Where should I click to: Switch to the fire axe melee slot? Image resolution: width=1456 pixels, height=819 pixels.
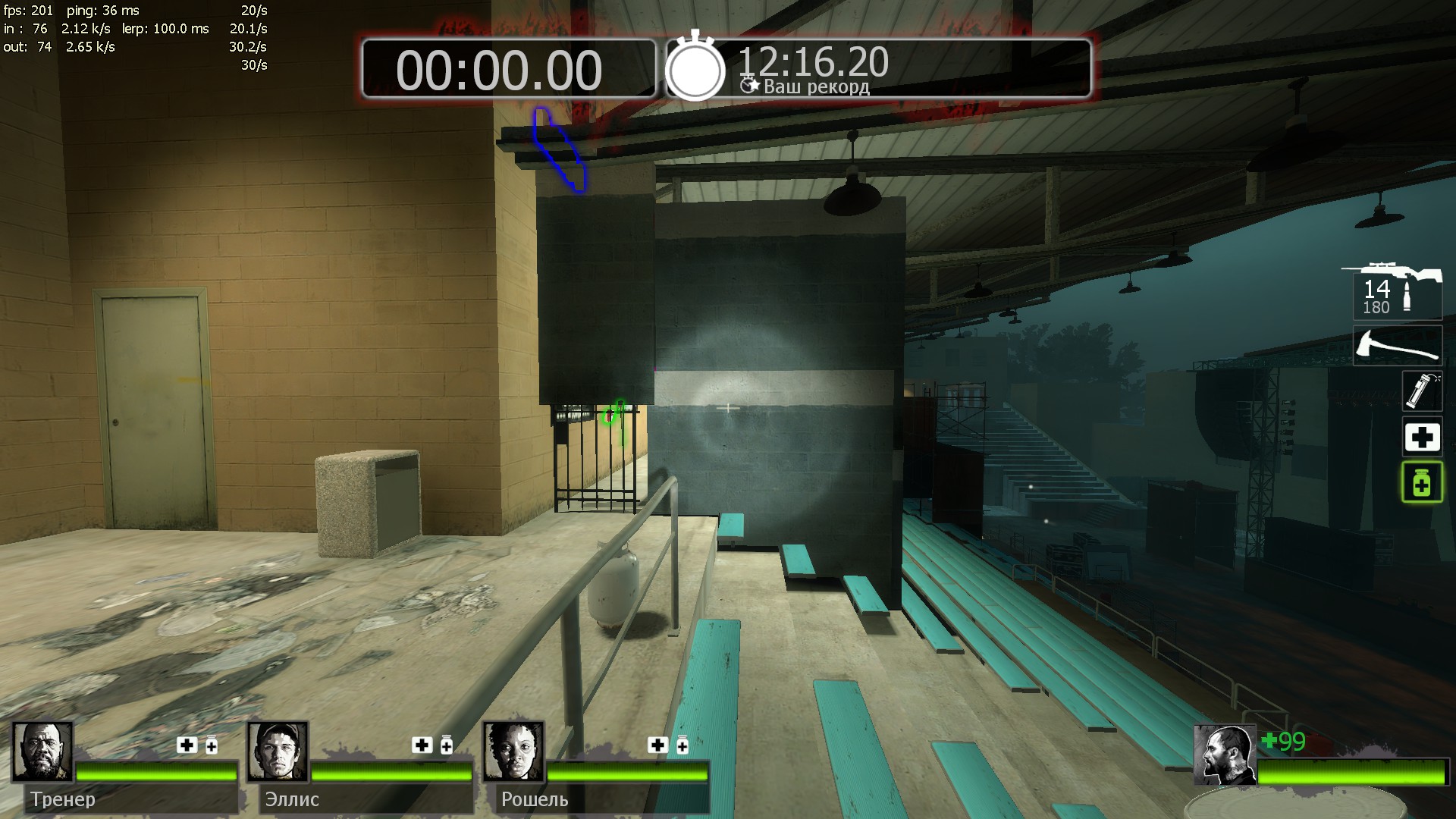pos(1397,346)
